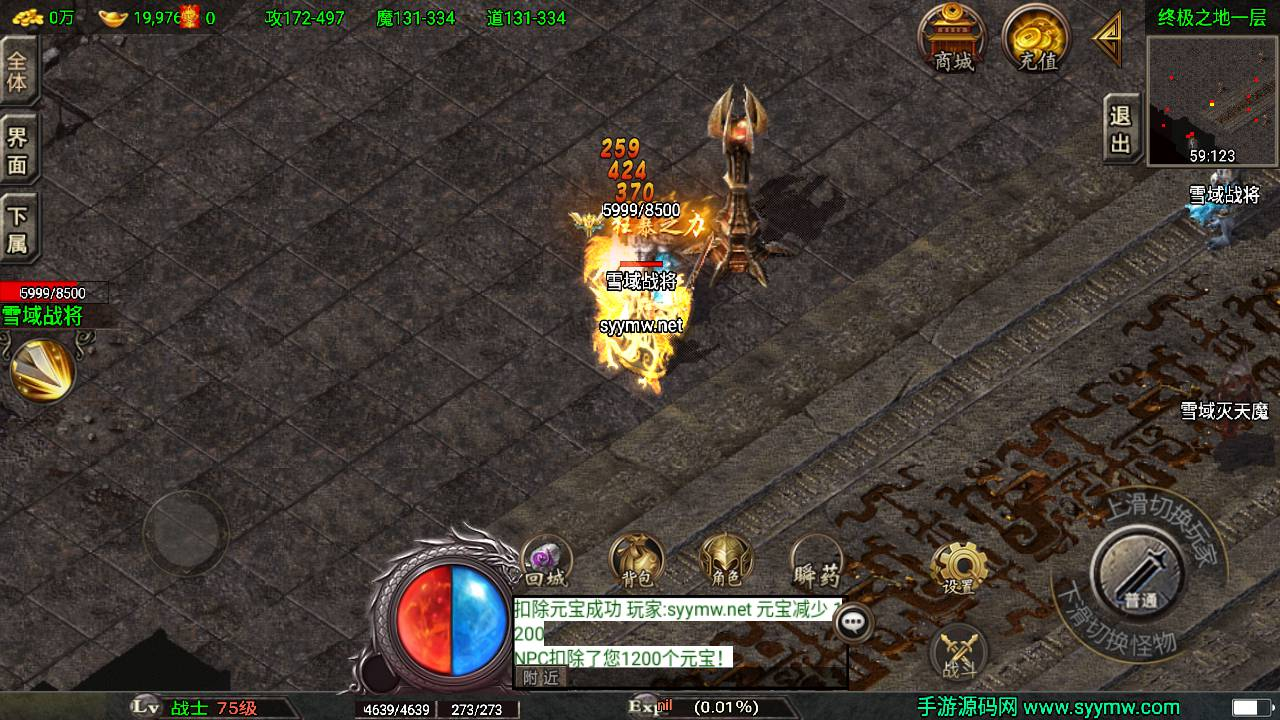The image size is (1280, 720).
Task: Use the 回城 return-to-town item
Action: click(546, 562)
